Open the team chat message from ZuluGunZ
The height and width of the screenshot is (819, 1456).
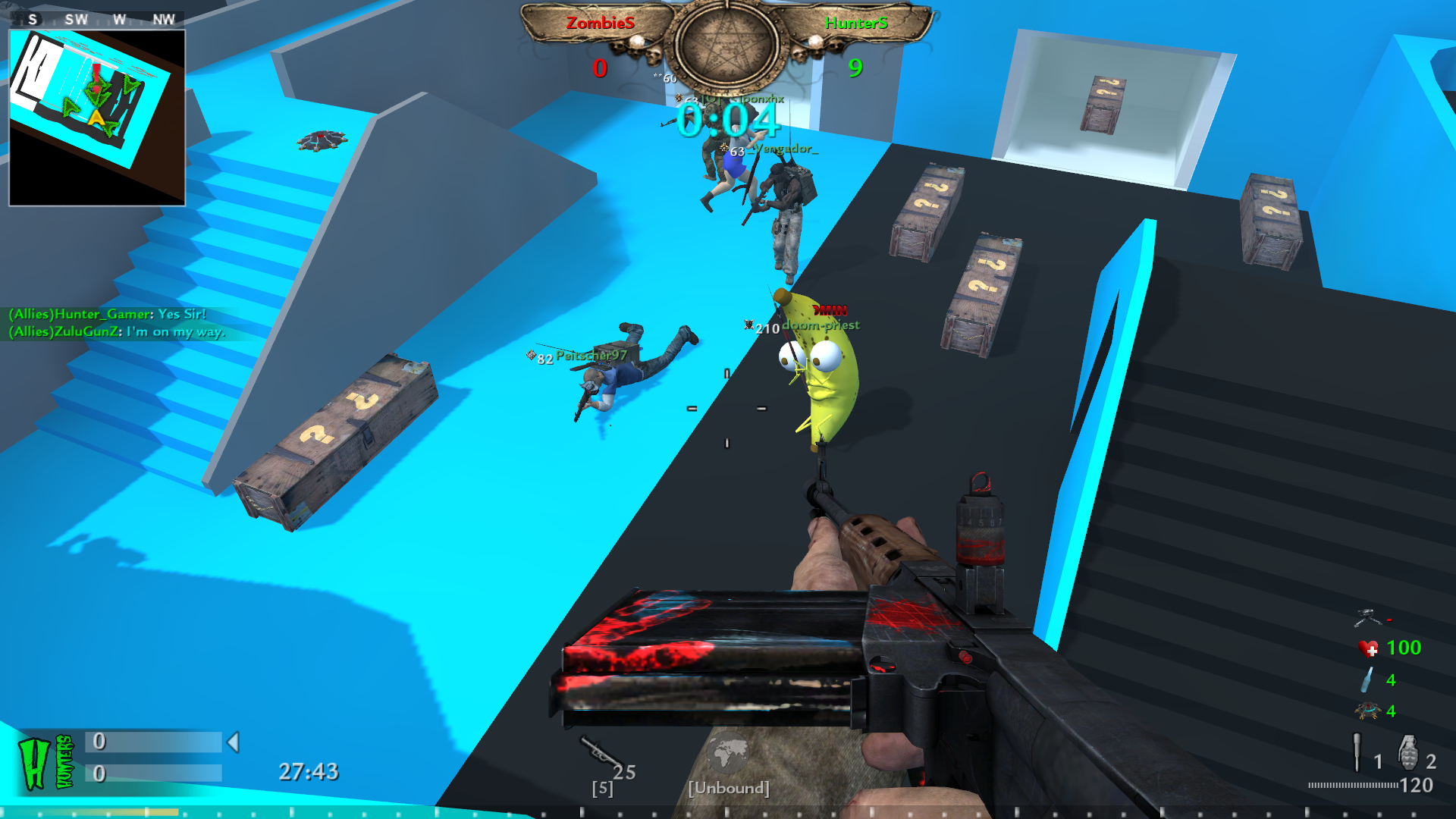point(118,331)
